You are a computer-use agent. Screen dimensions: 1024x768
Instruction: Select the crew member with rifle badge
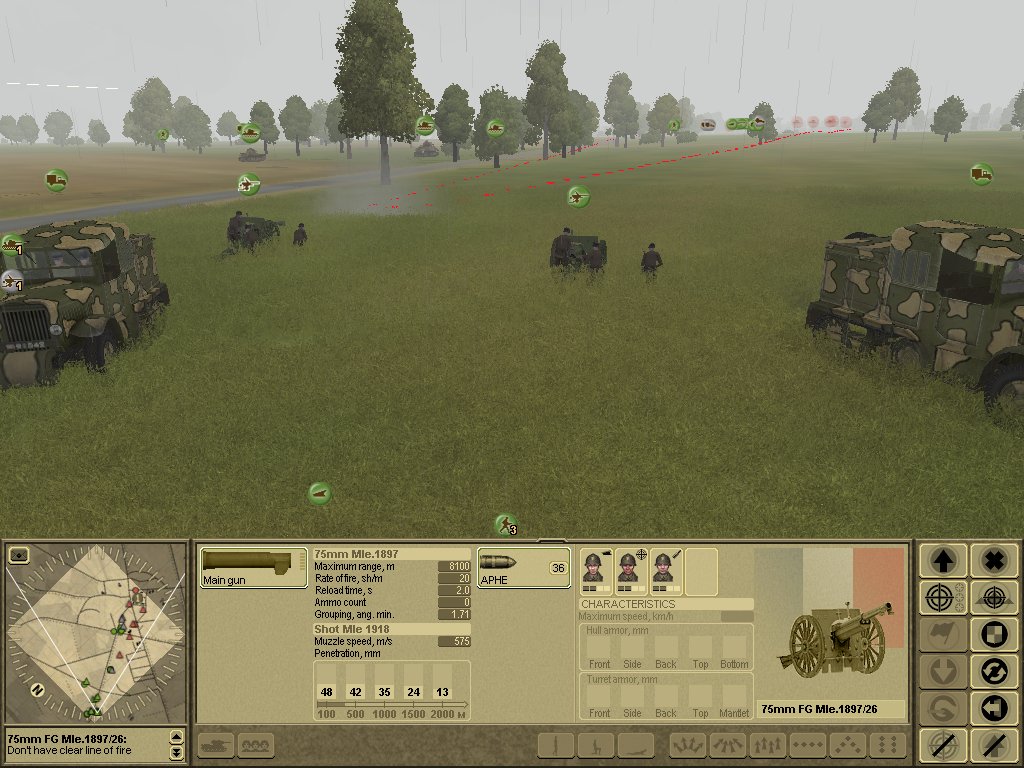[x=665, y=570]
